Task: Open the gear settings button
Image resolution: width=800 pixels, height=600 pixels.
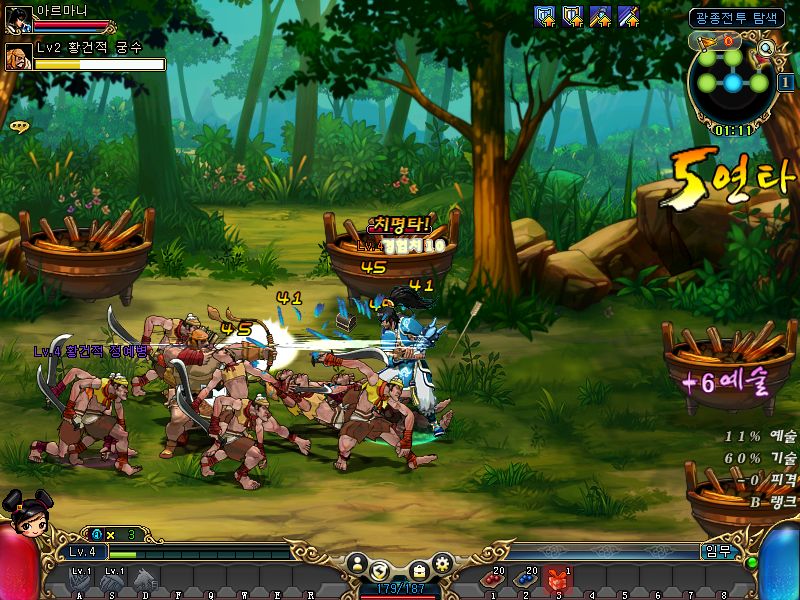Action: pos(442,564)
